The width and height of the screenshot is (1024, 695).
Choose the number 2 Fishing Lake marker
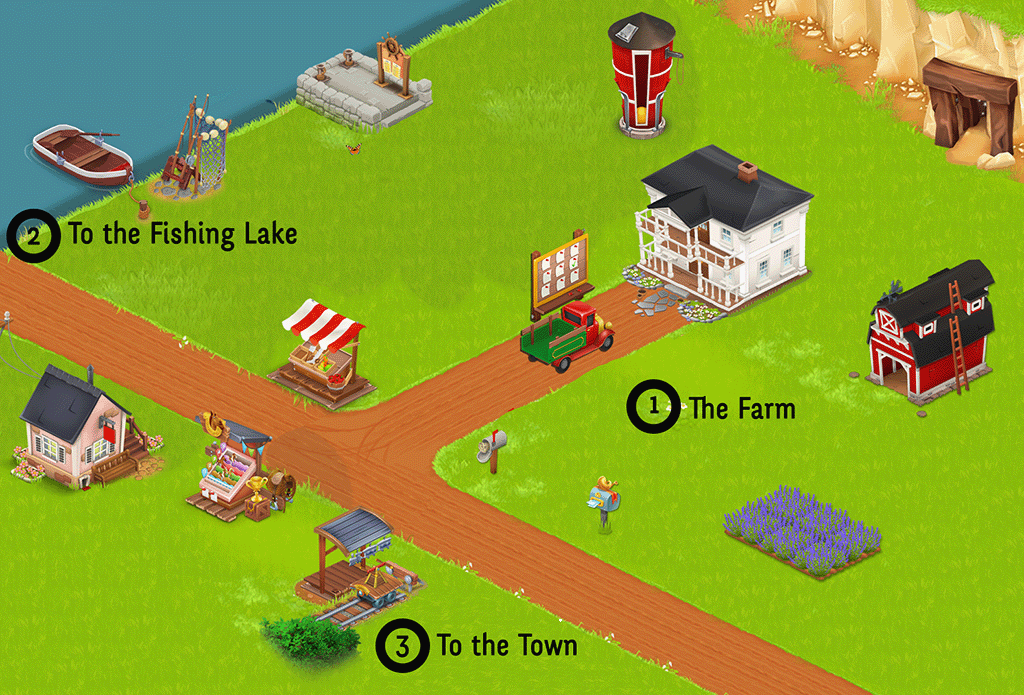(34, 237)
